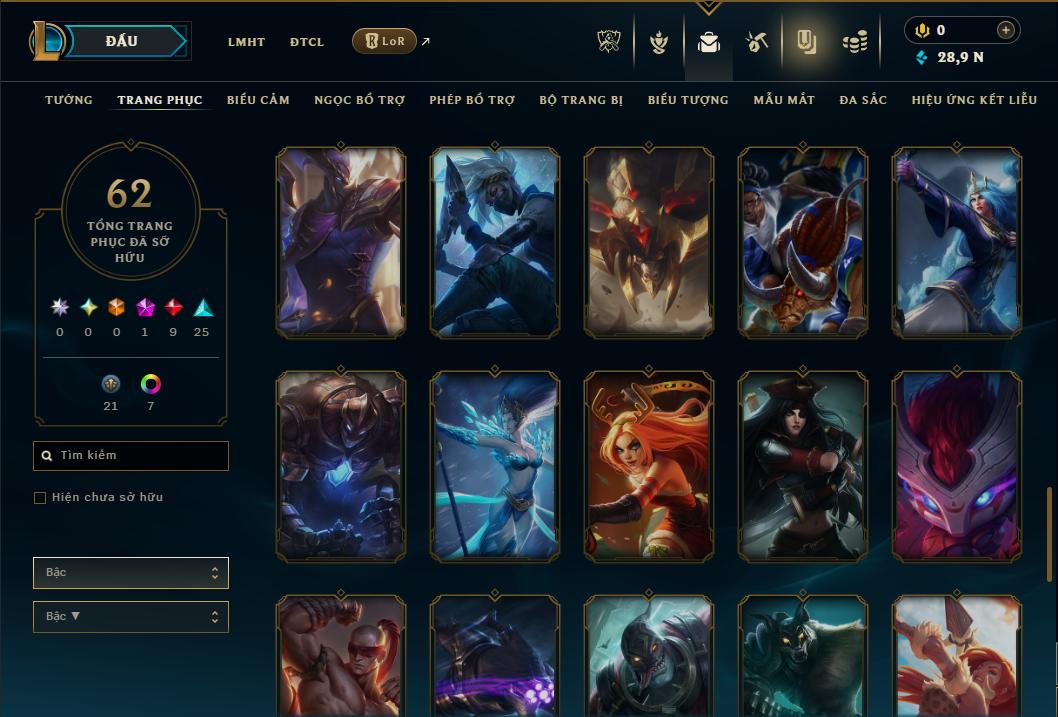Open the Bậc ▼ sort dropdown
This screenshot has width=1058, height=717.
(131, 617)
